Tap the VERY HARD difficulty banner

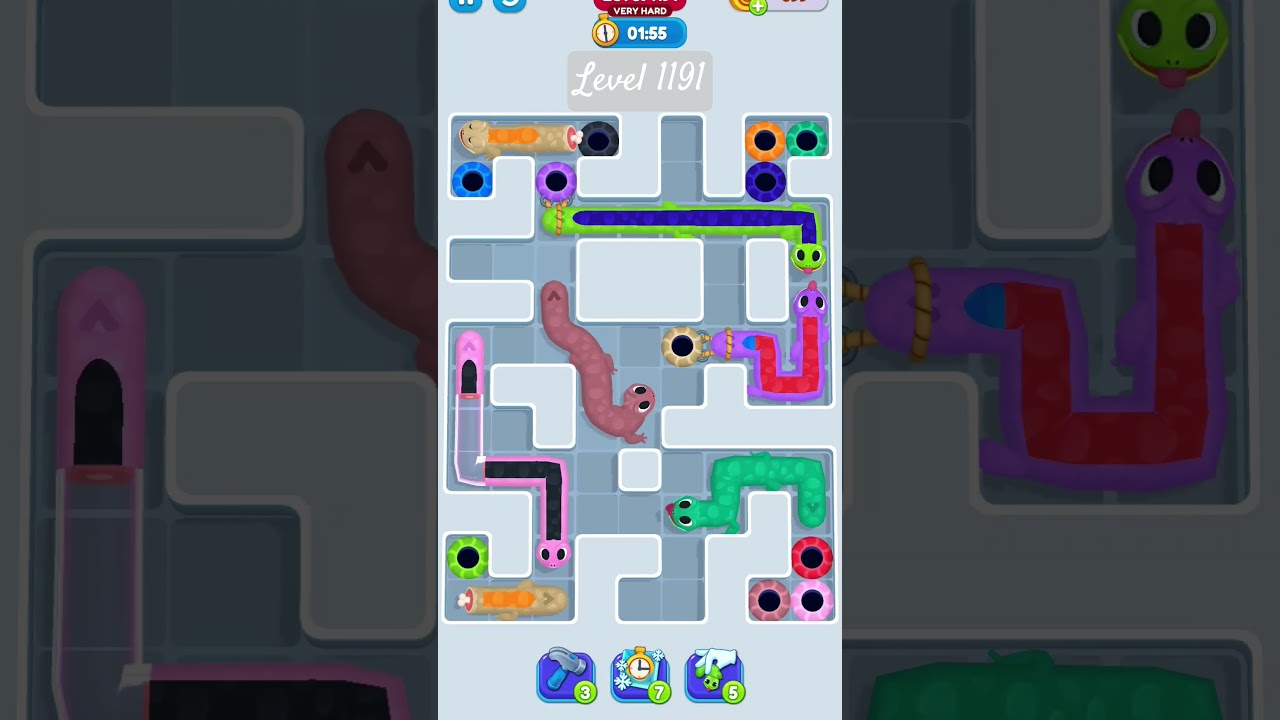[640, 12]
